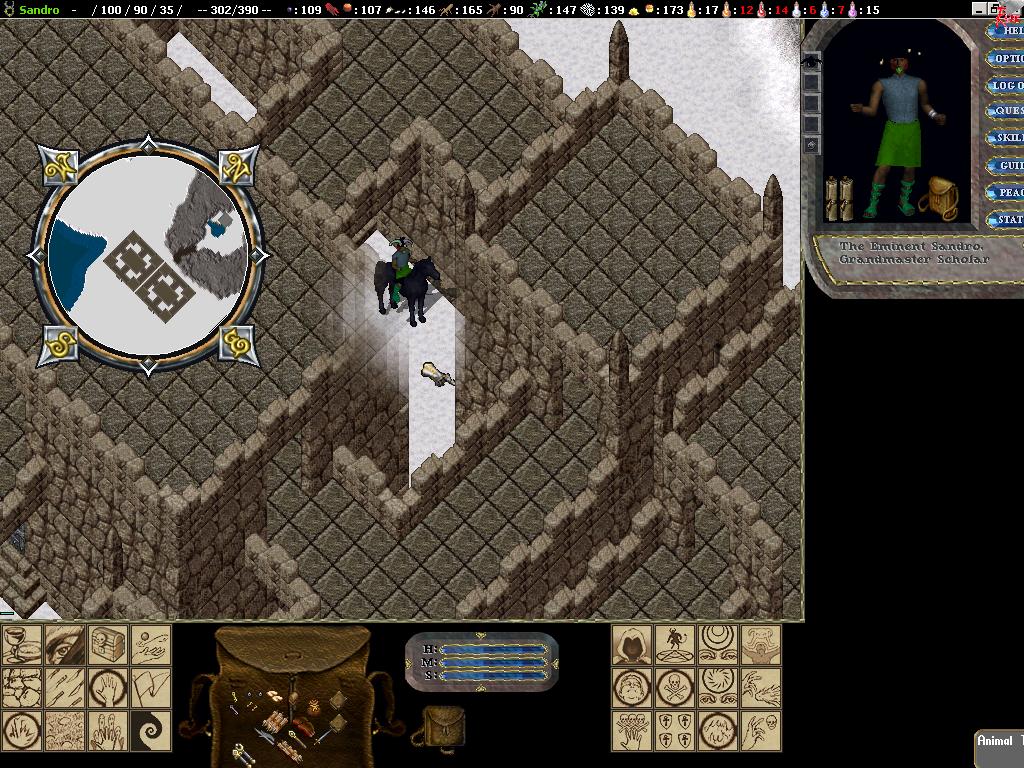Activate the hooded figure ability icon
This screenshot has width=1024, height=768.
(632, 645)
